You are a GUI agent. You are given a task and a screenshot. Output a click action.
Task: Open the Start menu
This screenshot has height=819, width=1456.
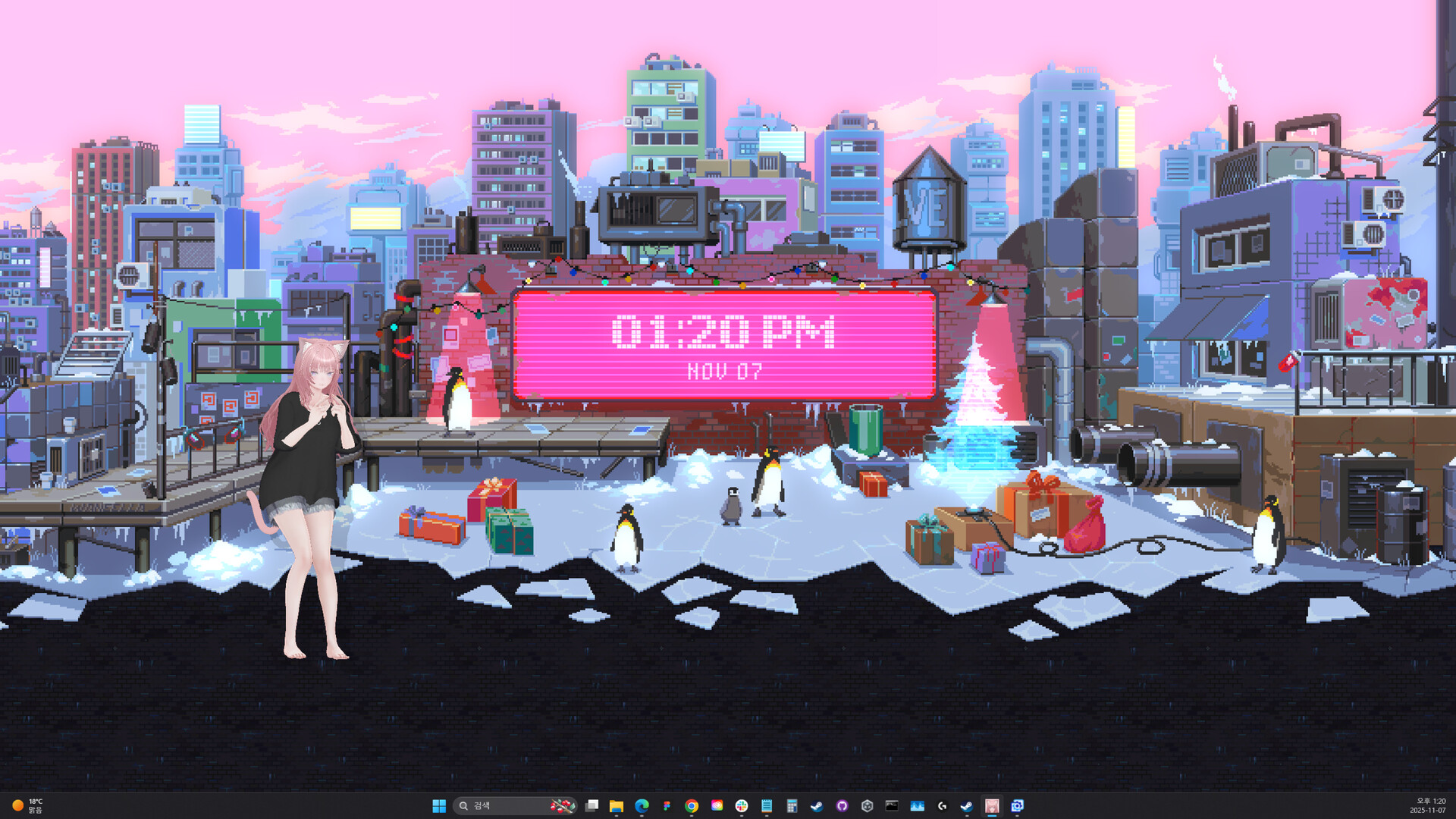(440, 806)
